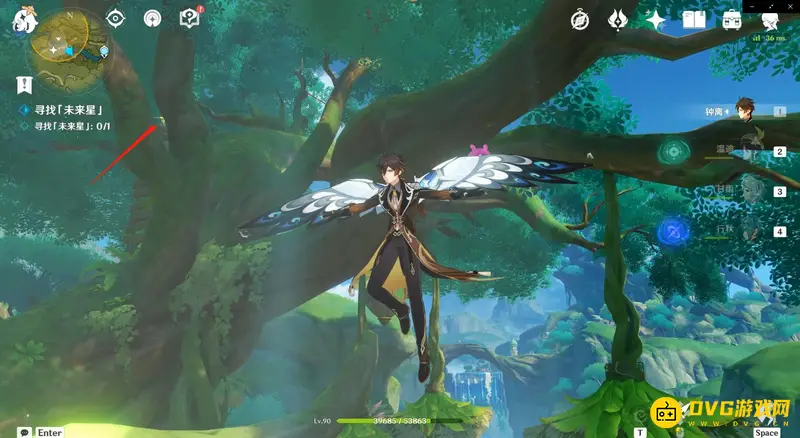The image size is (800, 438).
Task: Open the Paimon menu
Action: click(x=22, y=17)
